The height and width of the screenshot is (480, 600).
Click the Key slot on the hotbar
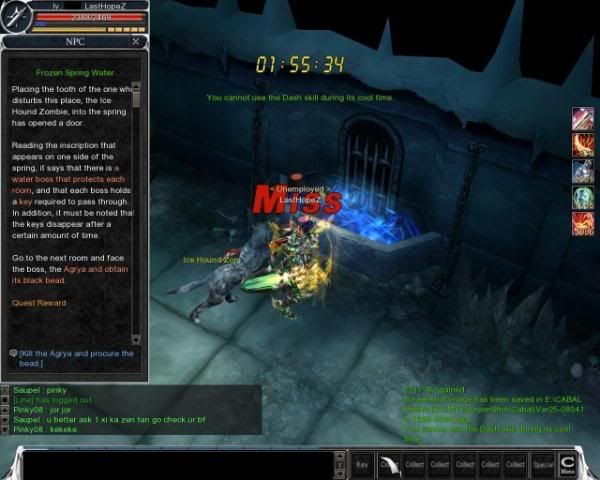tap(363, 464)
